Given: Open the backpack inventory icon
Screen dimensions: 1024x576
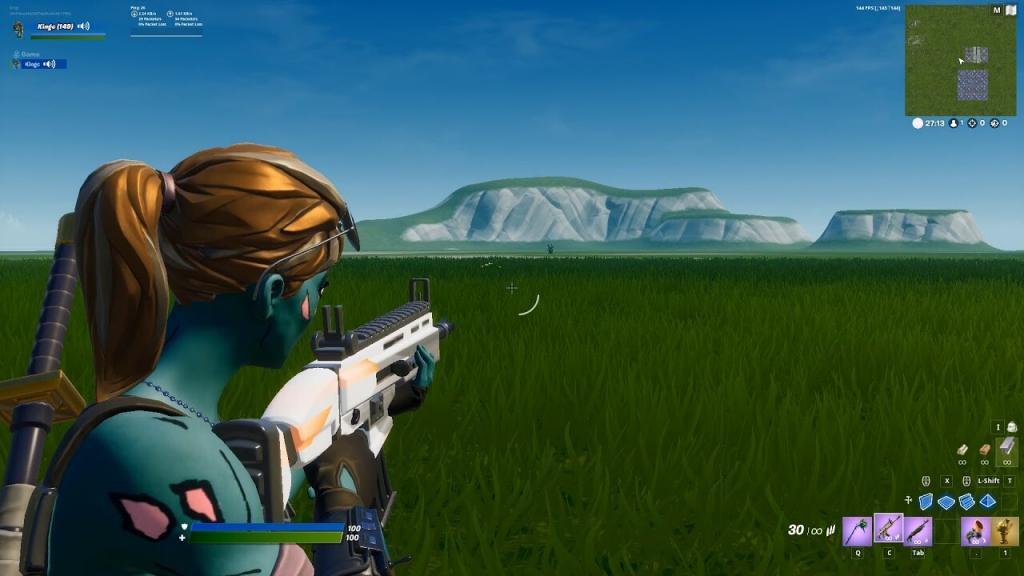Looking at the screenshot, I should tap(1011, 427).
